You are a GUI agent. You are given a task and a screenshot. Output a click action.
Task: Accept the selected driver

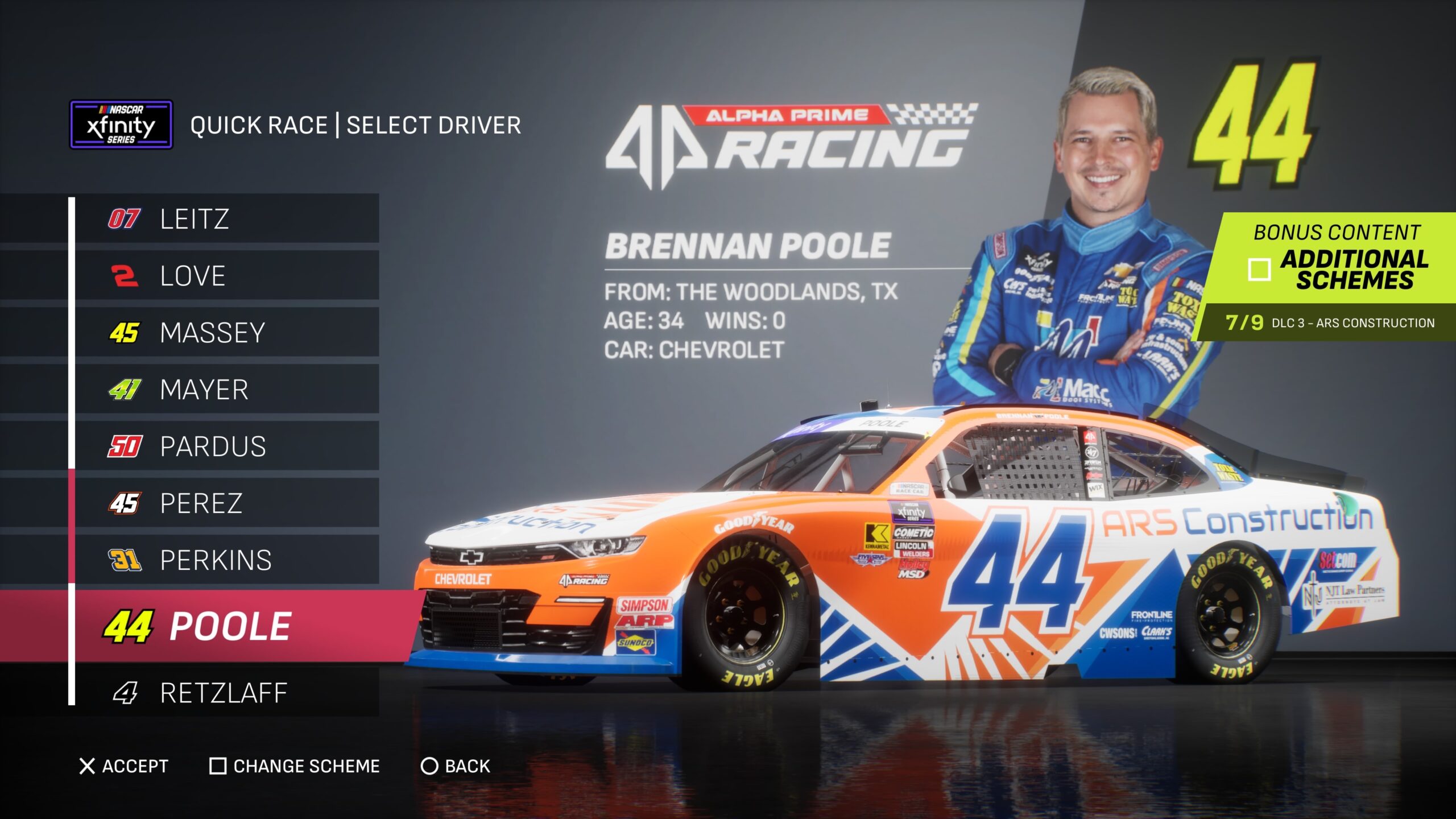pyautogui.click(x=124, y=766)
